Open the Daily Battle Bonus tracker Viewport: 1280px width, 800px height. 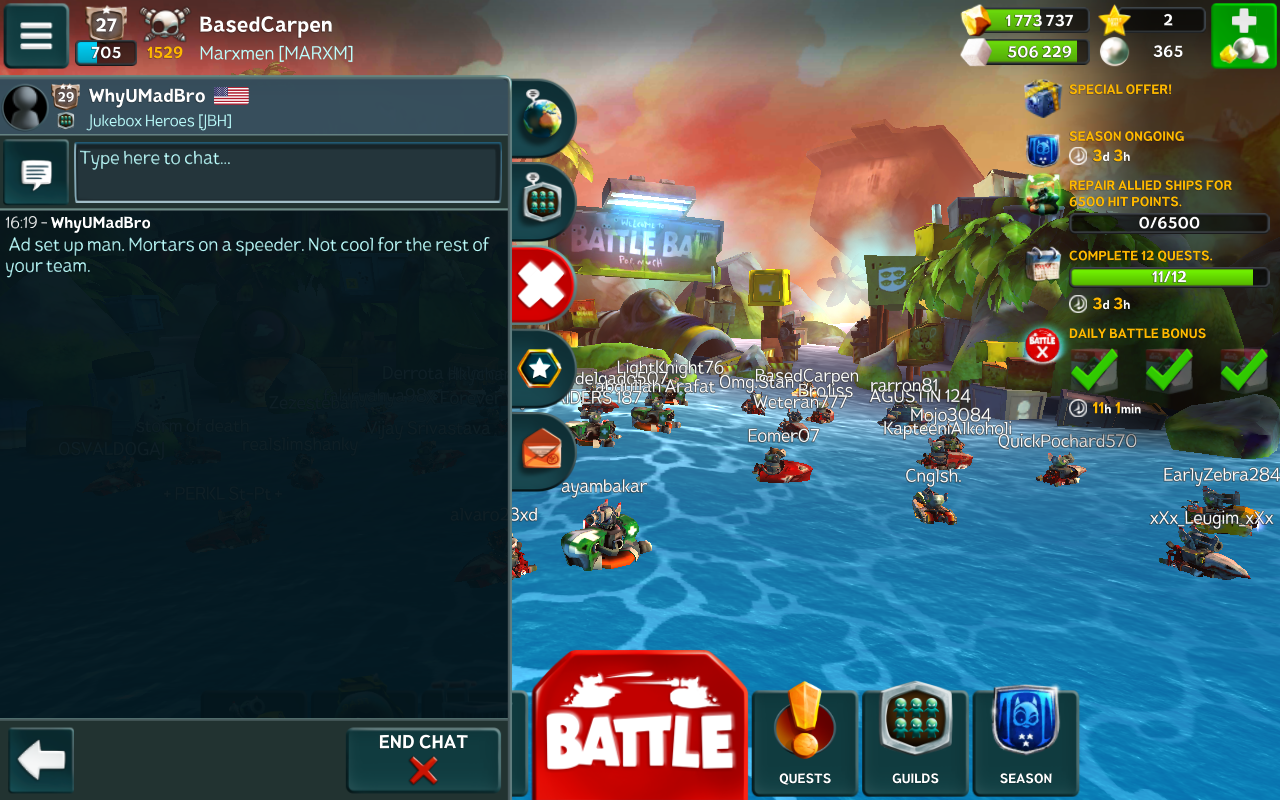click(1137, 334)
